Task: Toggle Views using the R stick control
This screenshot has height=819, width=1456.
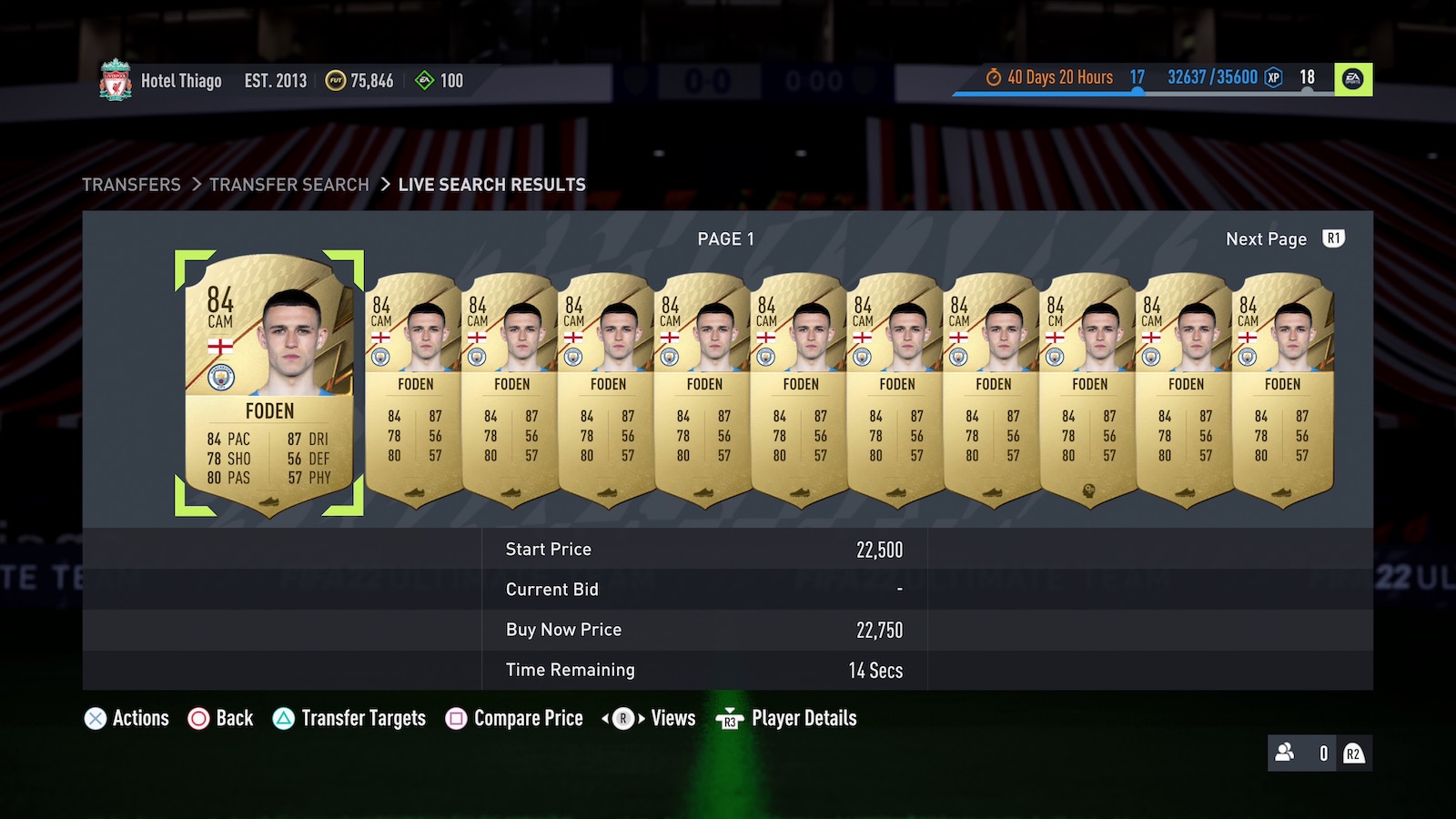Action: pyautogui.click(x=622, y=718)
